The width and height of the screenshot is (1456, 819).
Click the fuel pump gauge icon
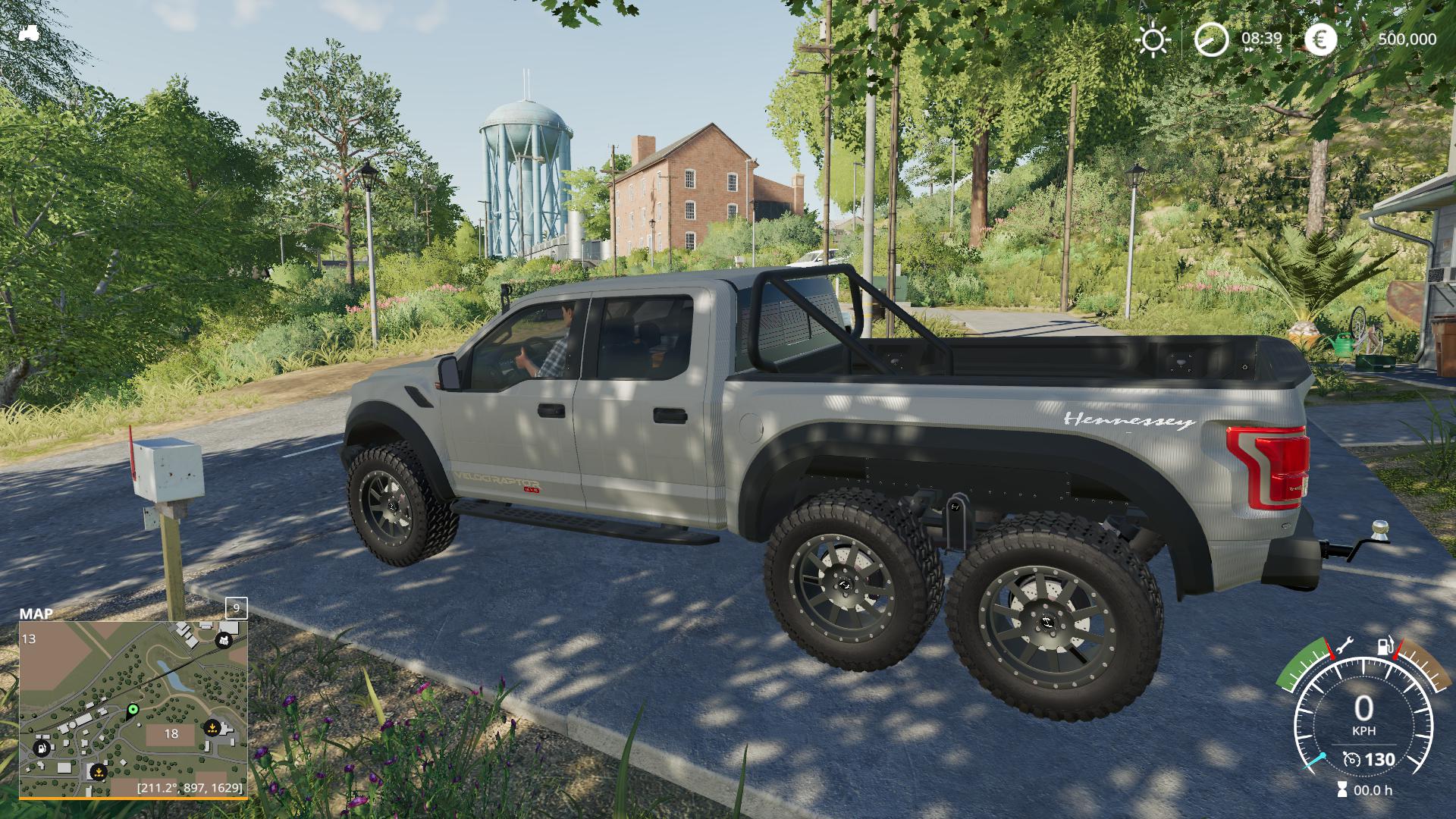[x=1385, y=647]
